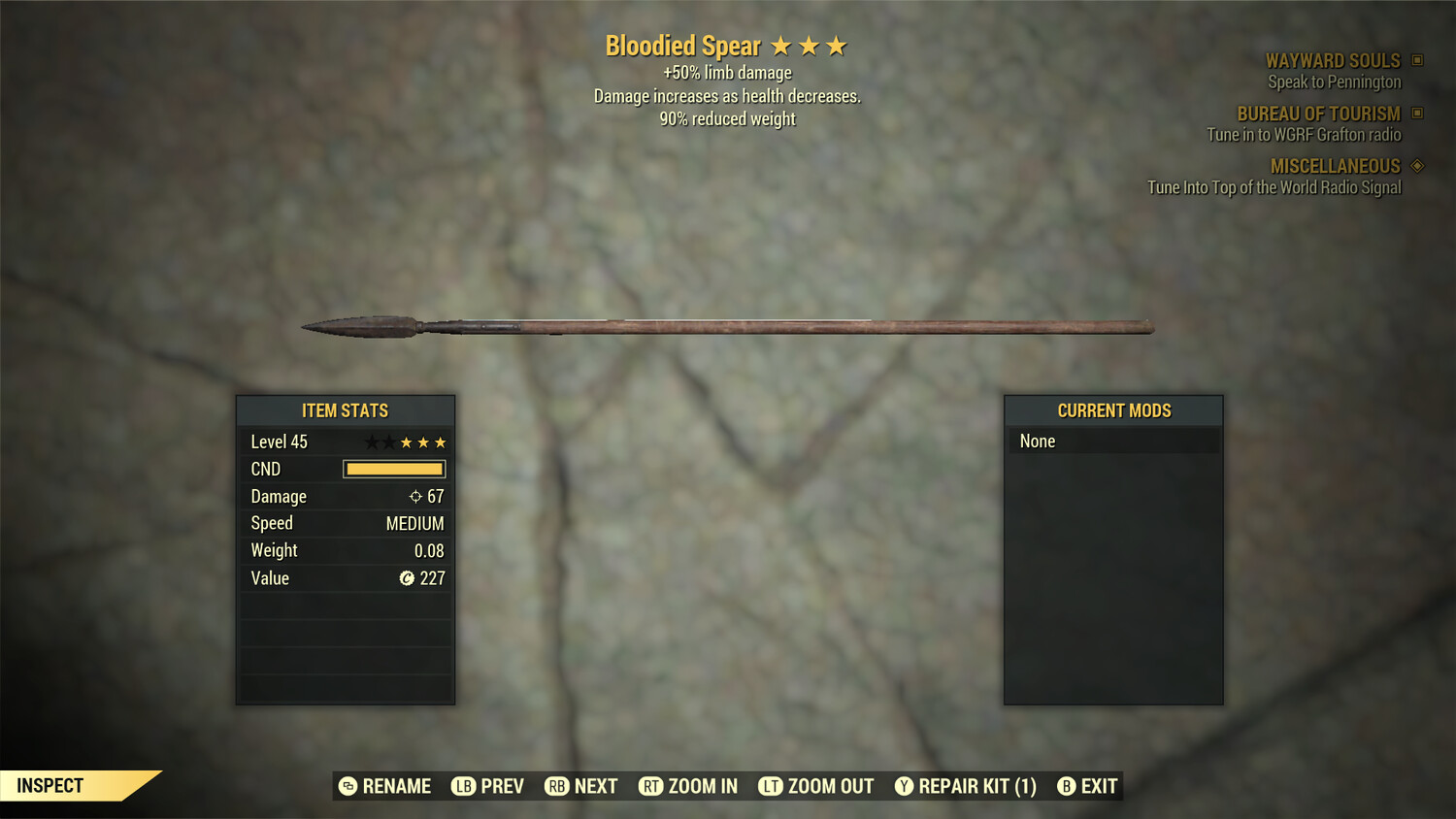
Task: Click the CND condition bar
Action: tap(393, 469)
